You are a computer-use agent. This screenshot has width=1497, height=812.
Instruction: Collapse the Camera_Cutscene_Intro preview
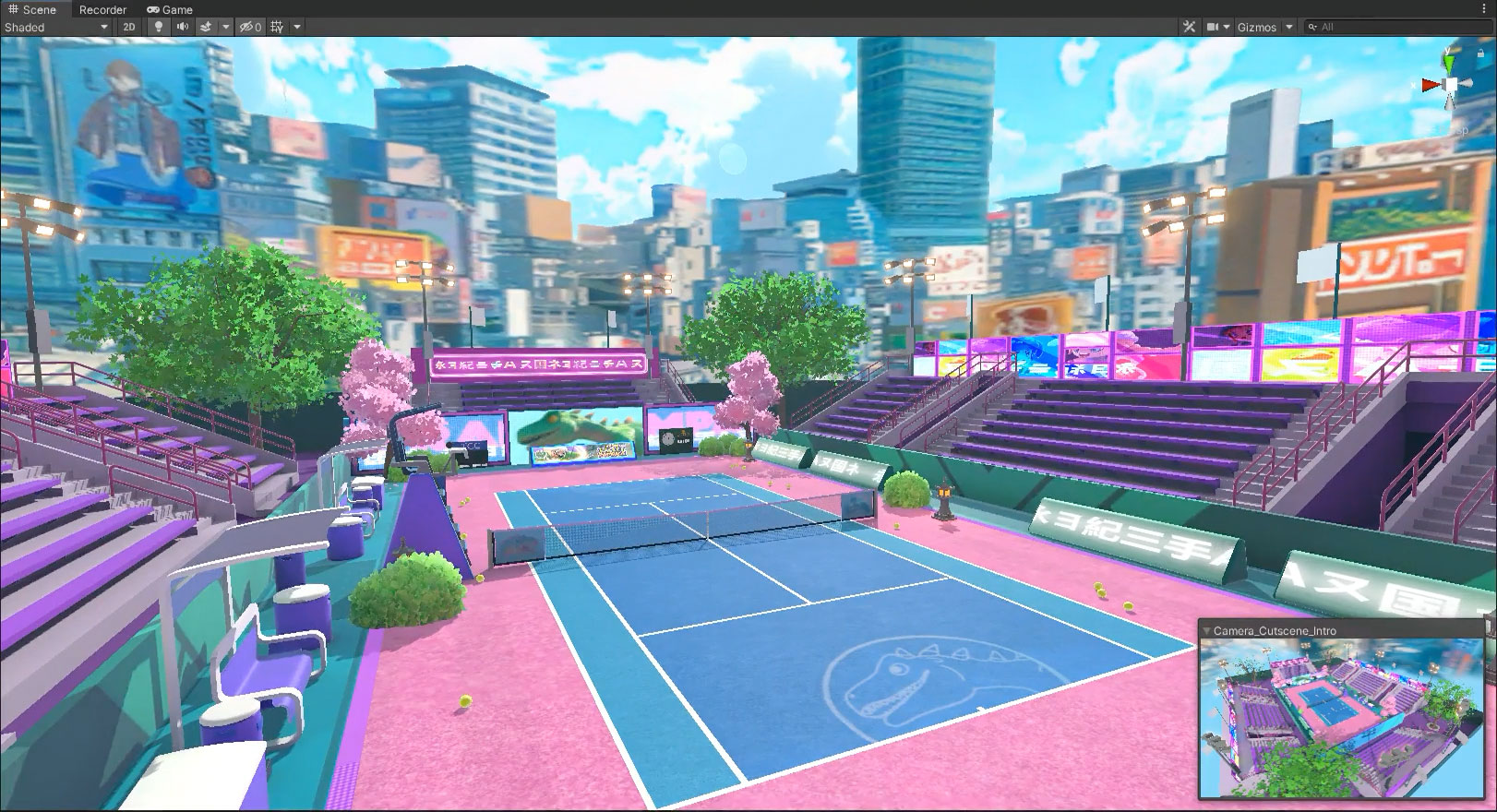(1206, 629)
